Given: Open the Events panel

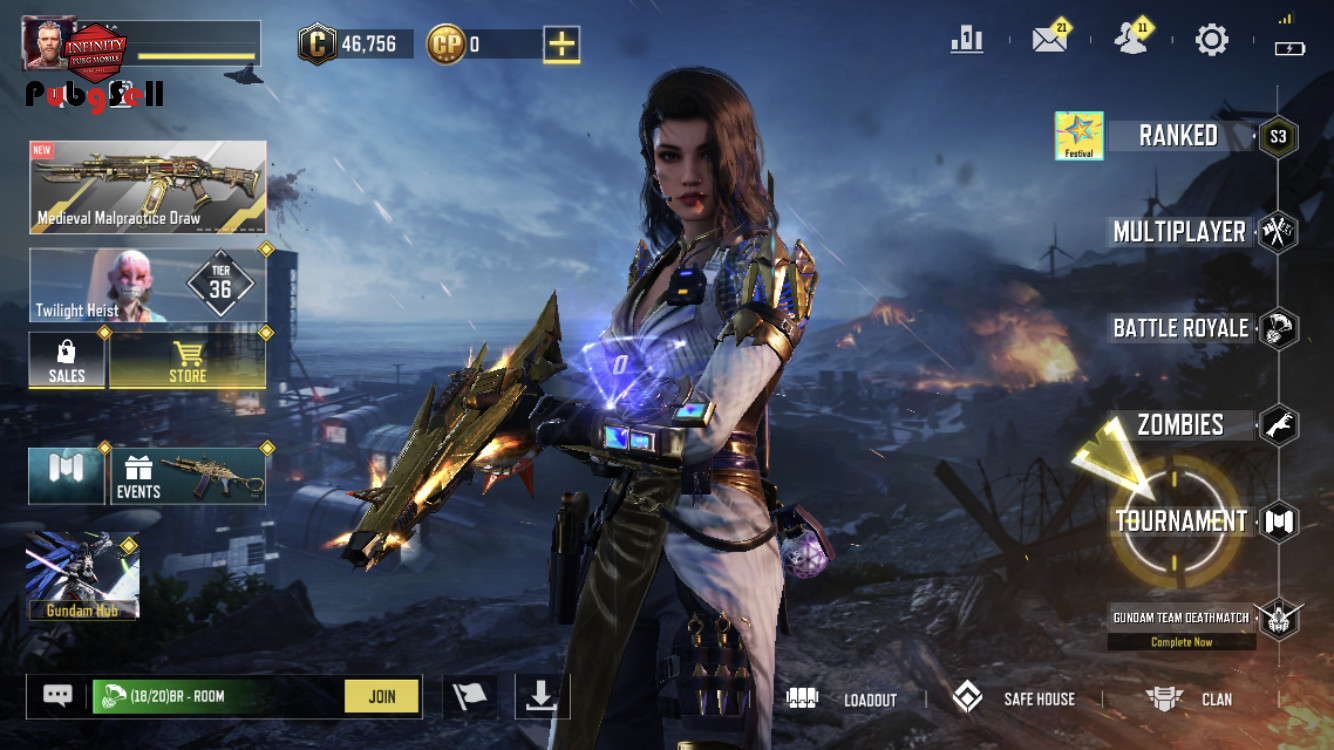Looking at the screenshot, I should [188, 476].
